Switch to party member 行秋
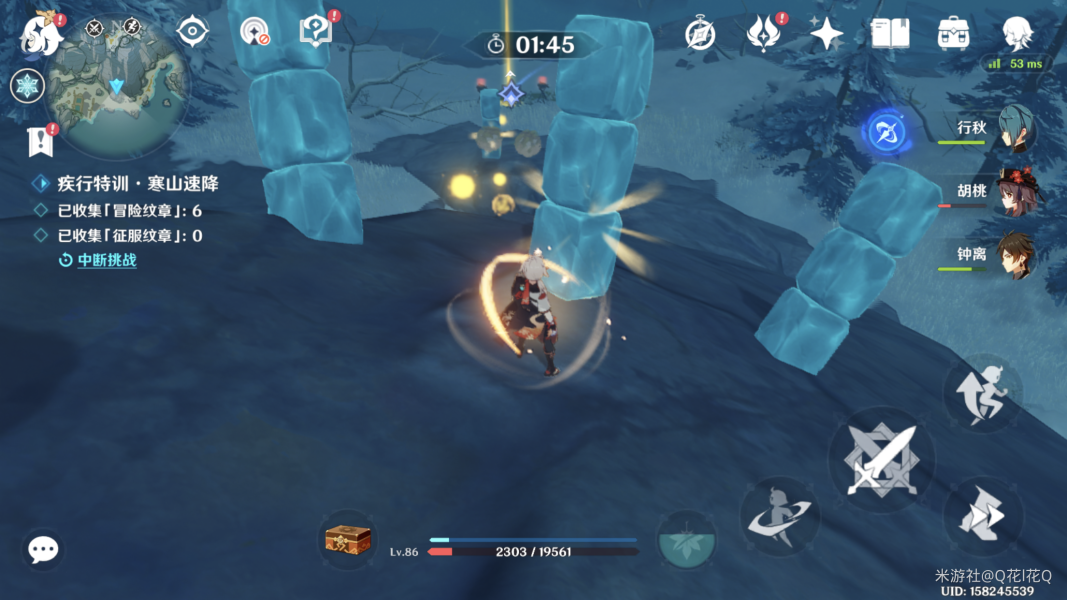 click(1014, 130)
